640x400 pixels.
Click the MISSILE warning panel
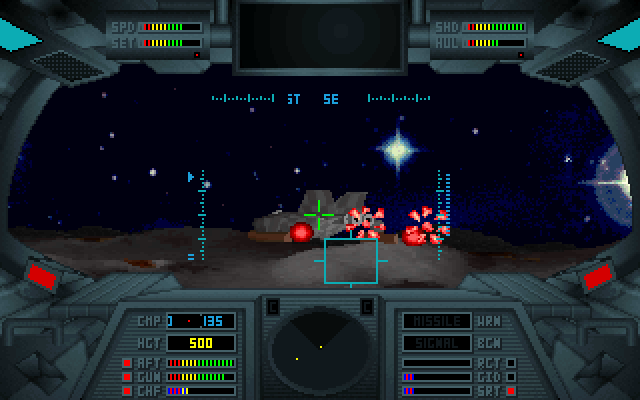(x=437, y=321)
